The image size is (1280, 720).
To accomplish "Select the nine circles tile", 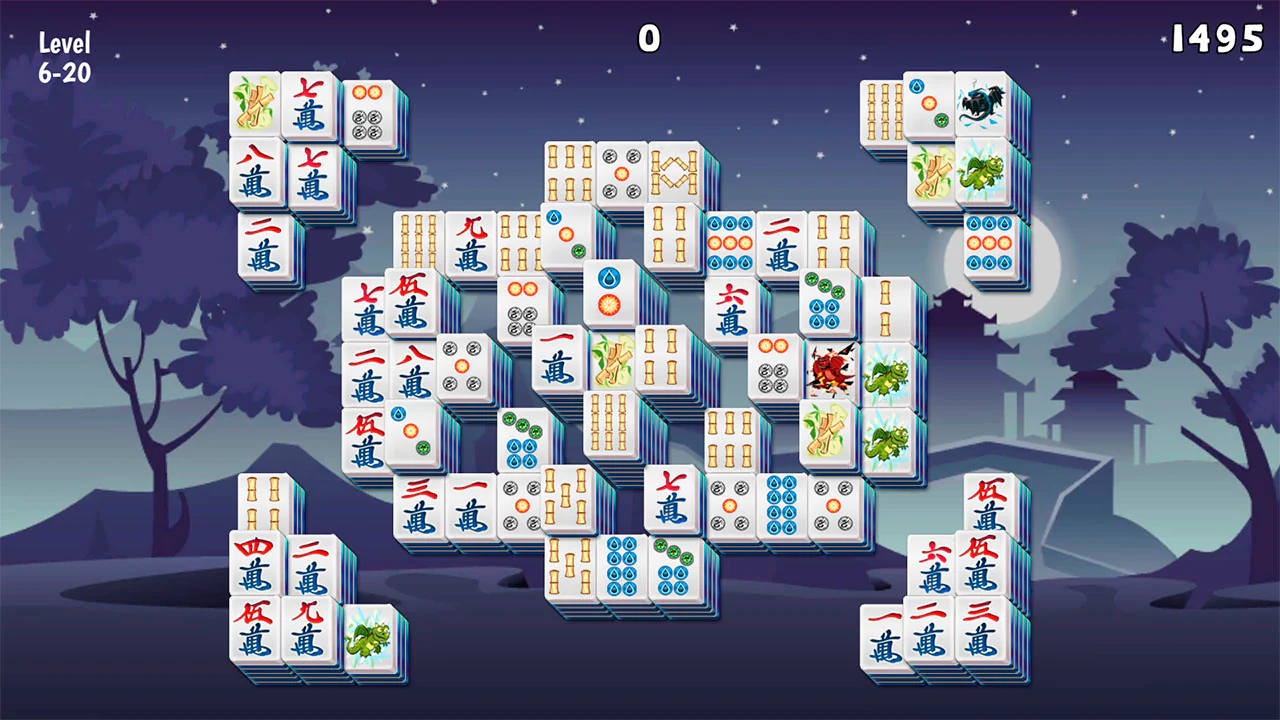I will coord(731,245).
